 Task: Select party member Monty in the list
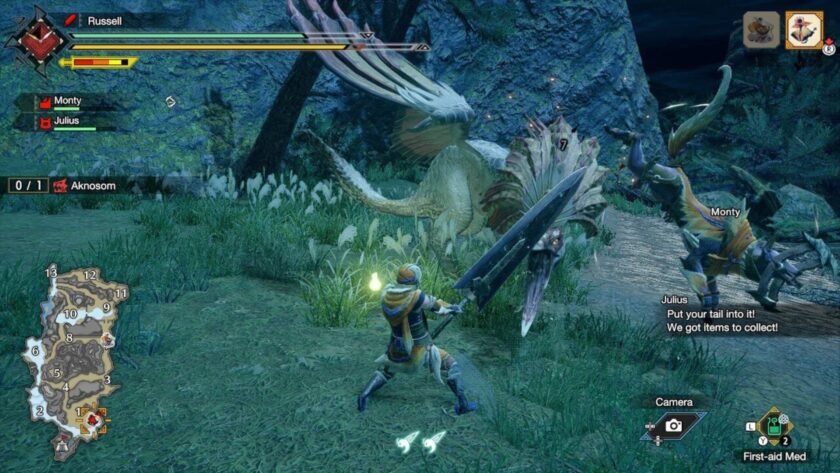(x=67, y=102)
